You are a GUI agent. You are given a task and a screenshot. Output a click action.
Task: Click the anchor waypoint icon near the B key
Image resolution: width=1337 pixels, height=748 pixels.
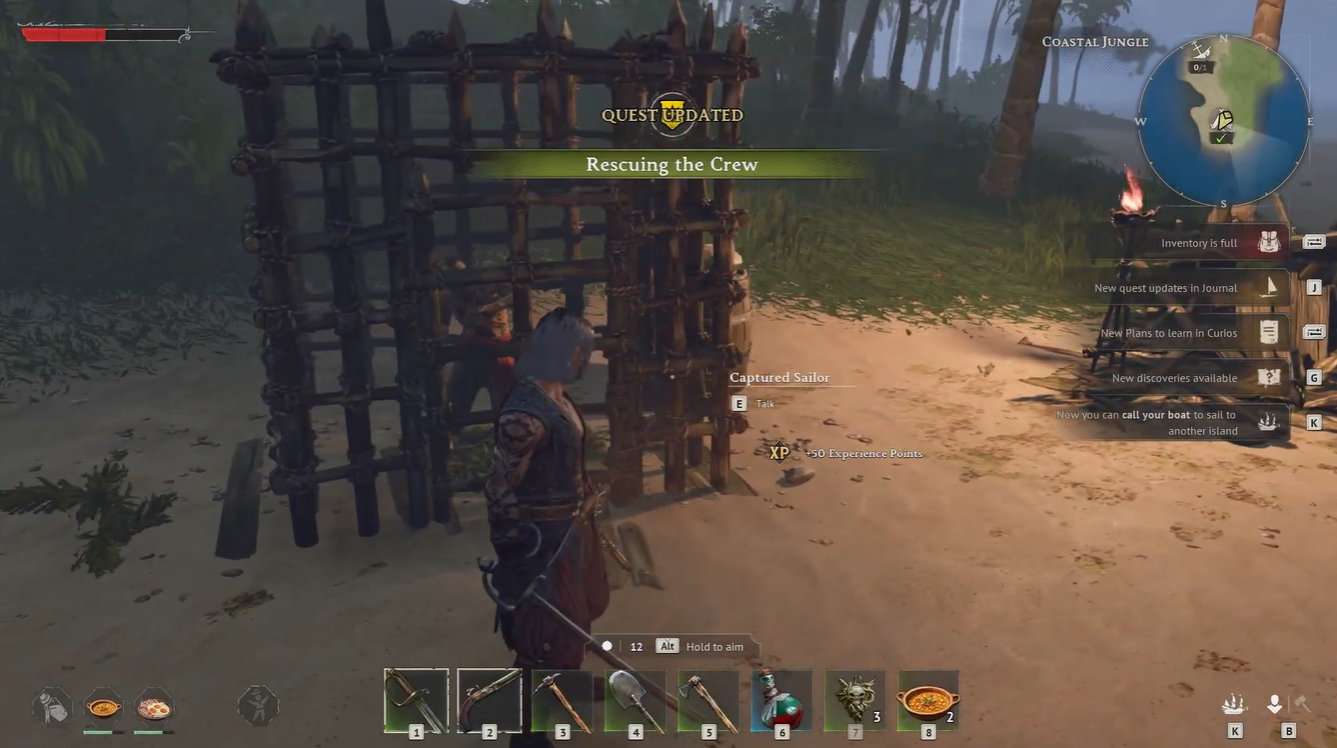[1274, 703]
